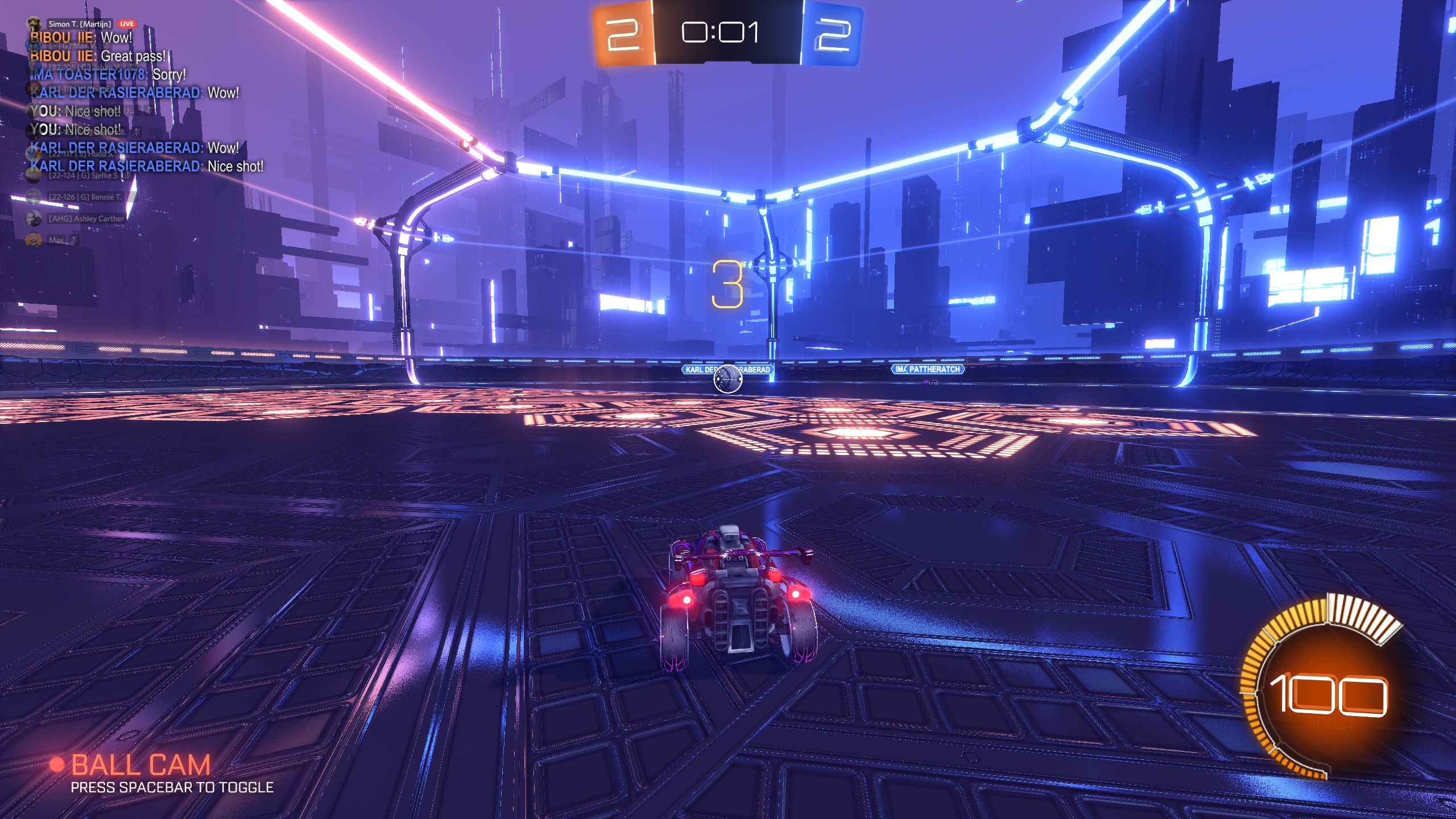Toggle the Ball Cam indicator
Viewport: 1456px width, 819px height.
click(x=140, y=765)
